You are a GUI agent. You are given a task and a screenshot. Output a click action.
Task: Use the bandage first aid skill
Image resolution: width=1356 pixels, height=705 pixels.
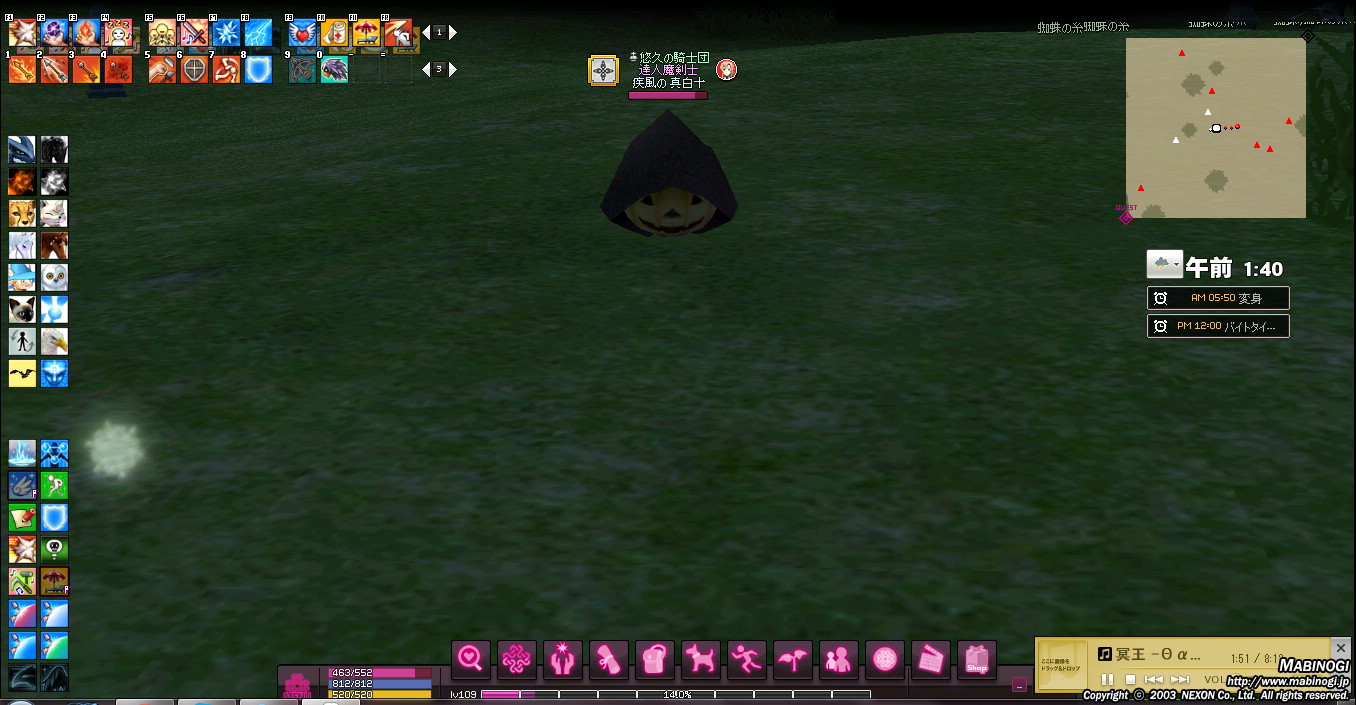tap(334, 33)
